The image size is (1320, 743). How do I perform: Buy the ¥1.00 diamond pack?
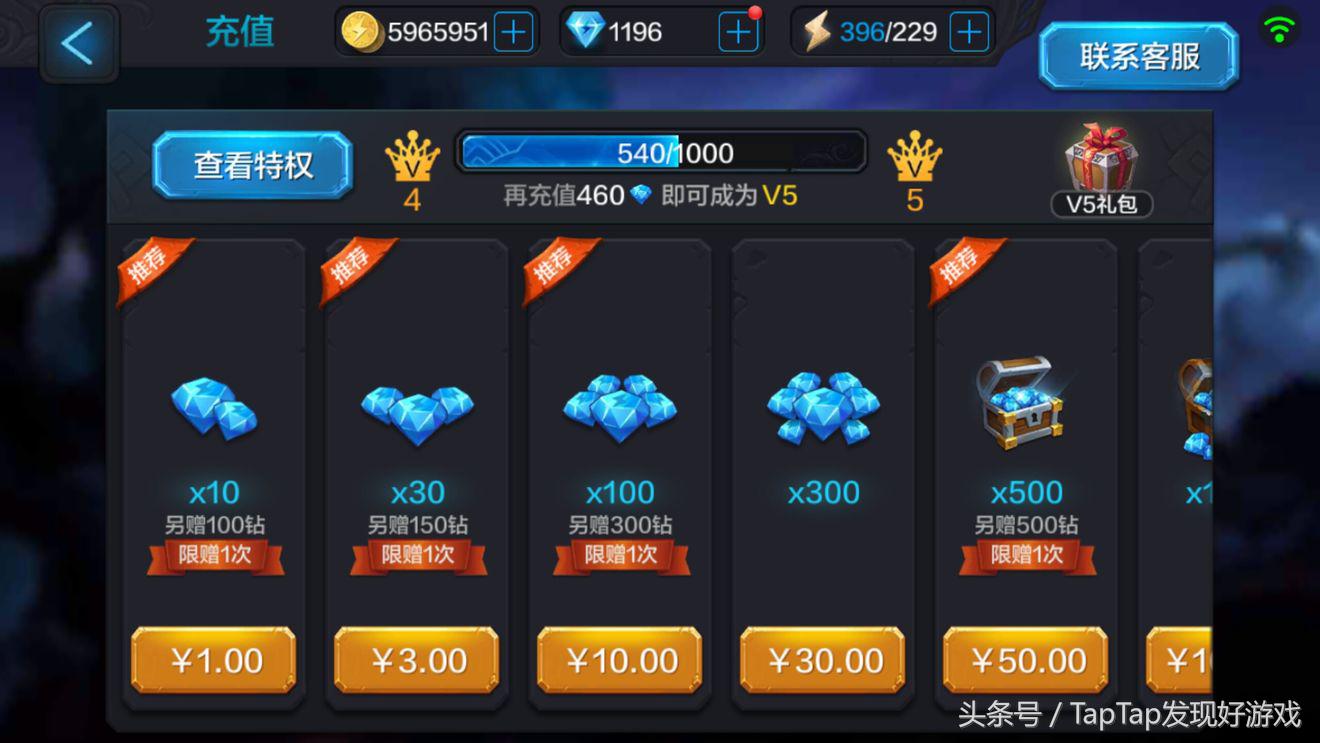click(x=213, y=660)
